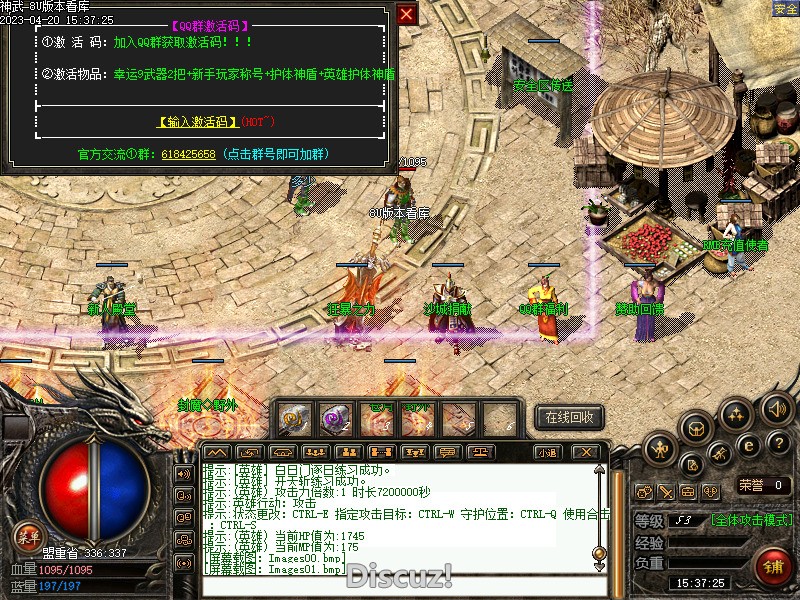Screen dimensions: 800x600
Task: Open QQ group number 618425658 link
Action: (188, 155)
